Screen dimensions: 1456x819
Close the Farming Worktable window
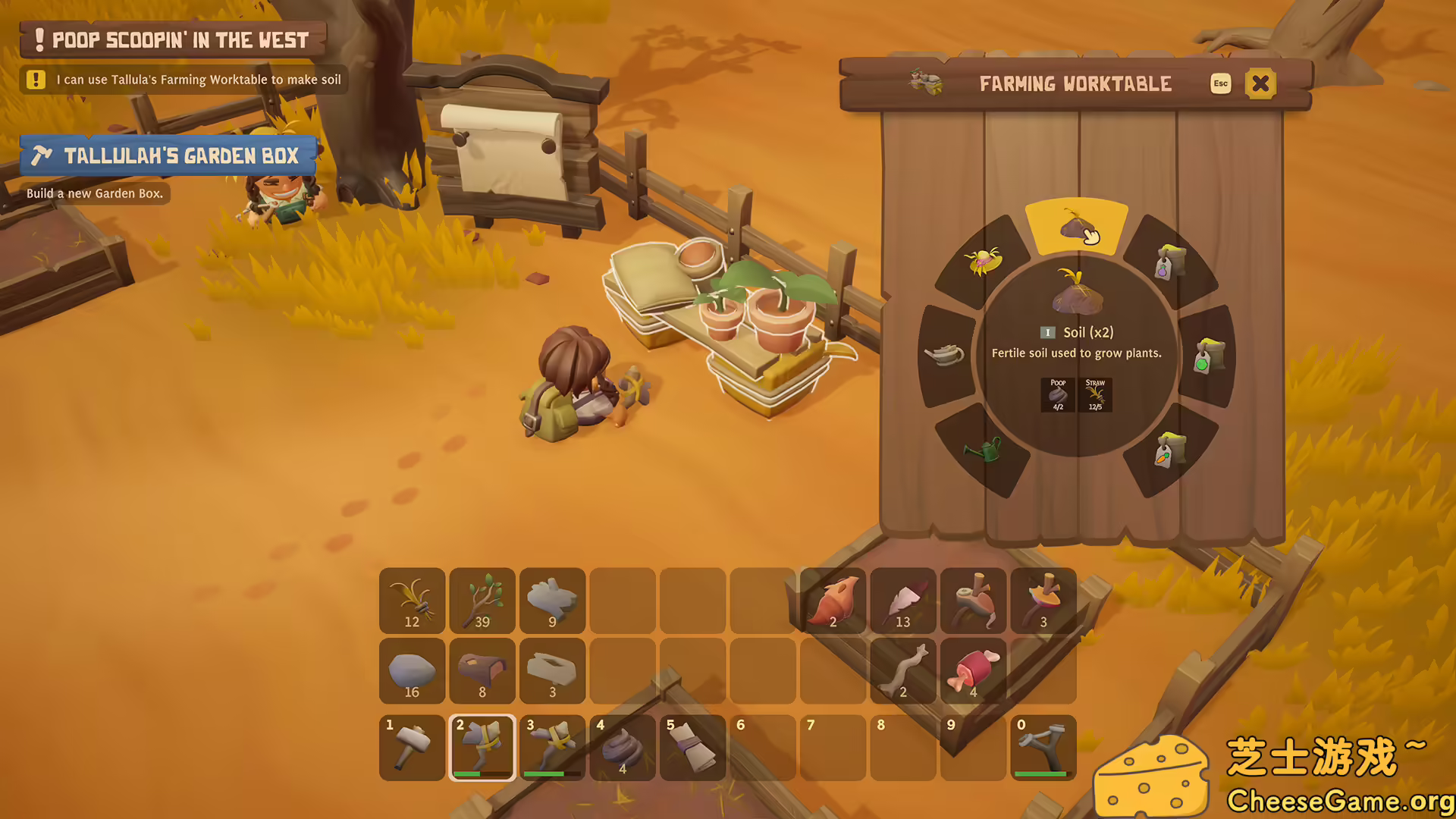(1260, 83)
